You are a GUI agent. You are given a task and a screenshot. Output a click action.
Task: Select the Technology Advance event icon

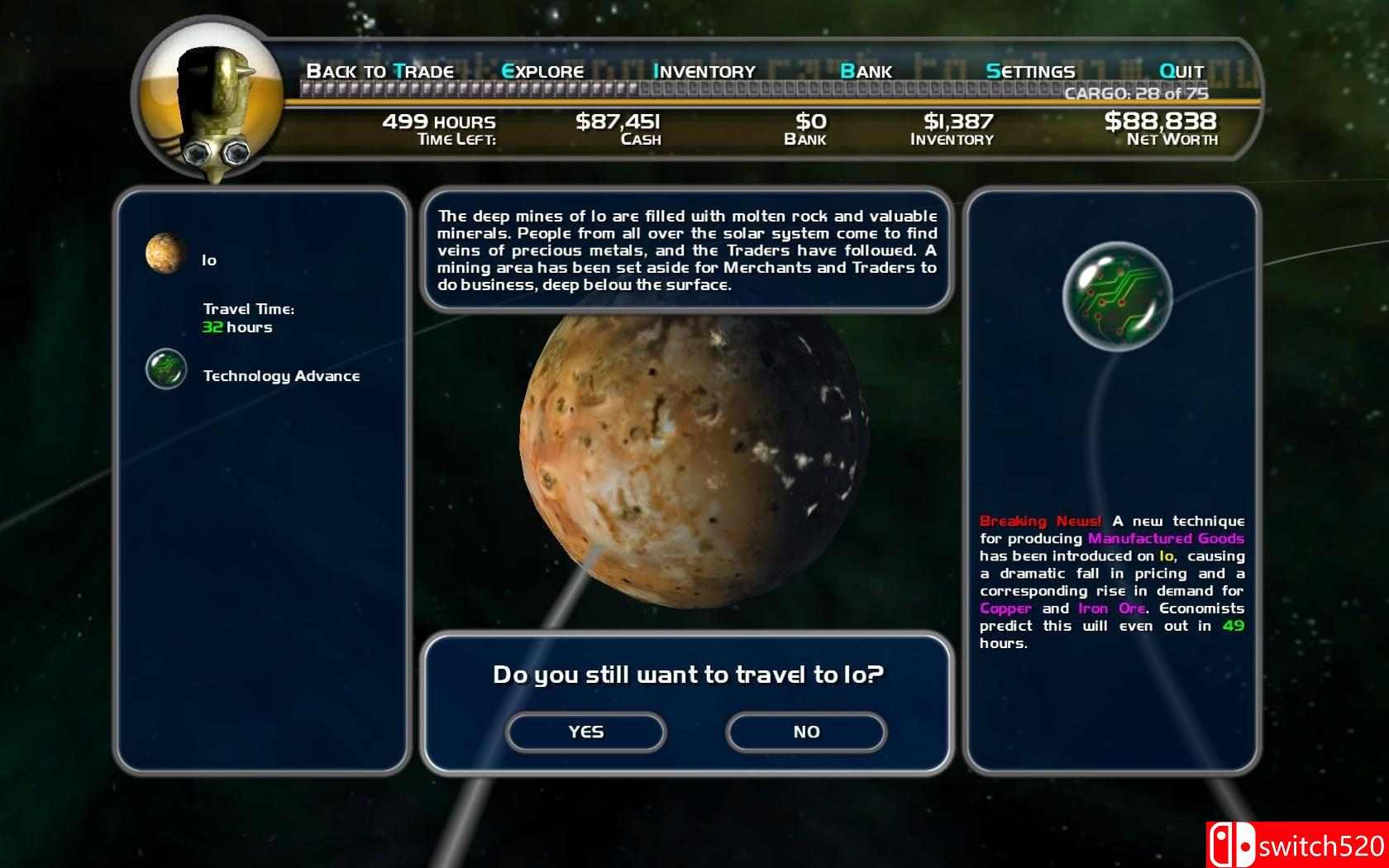coord(166,369)
